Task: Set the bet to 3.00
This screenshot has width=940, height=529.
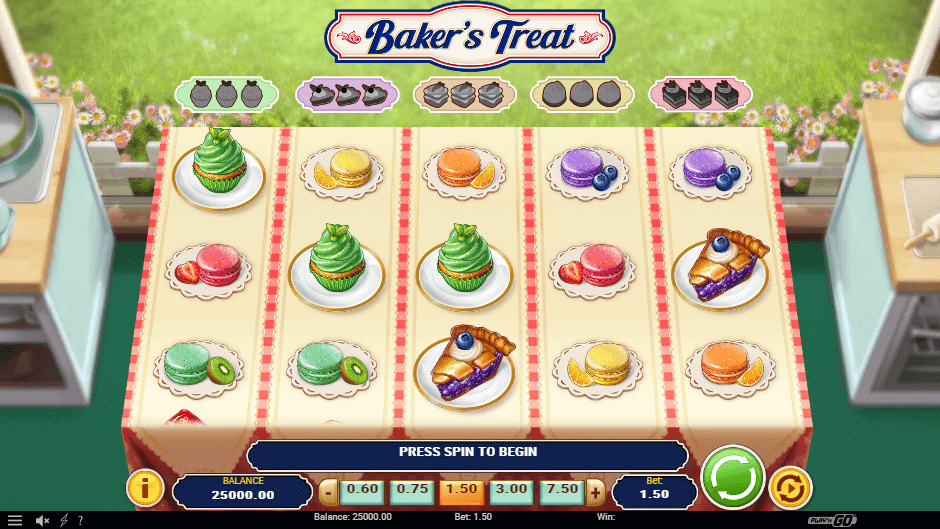Action: coord(511,491)
